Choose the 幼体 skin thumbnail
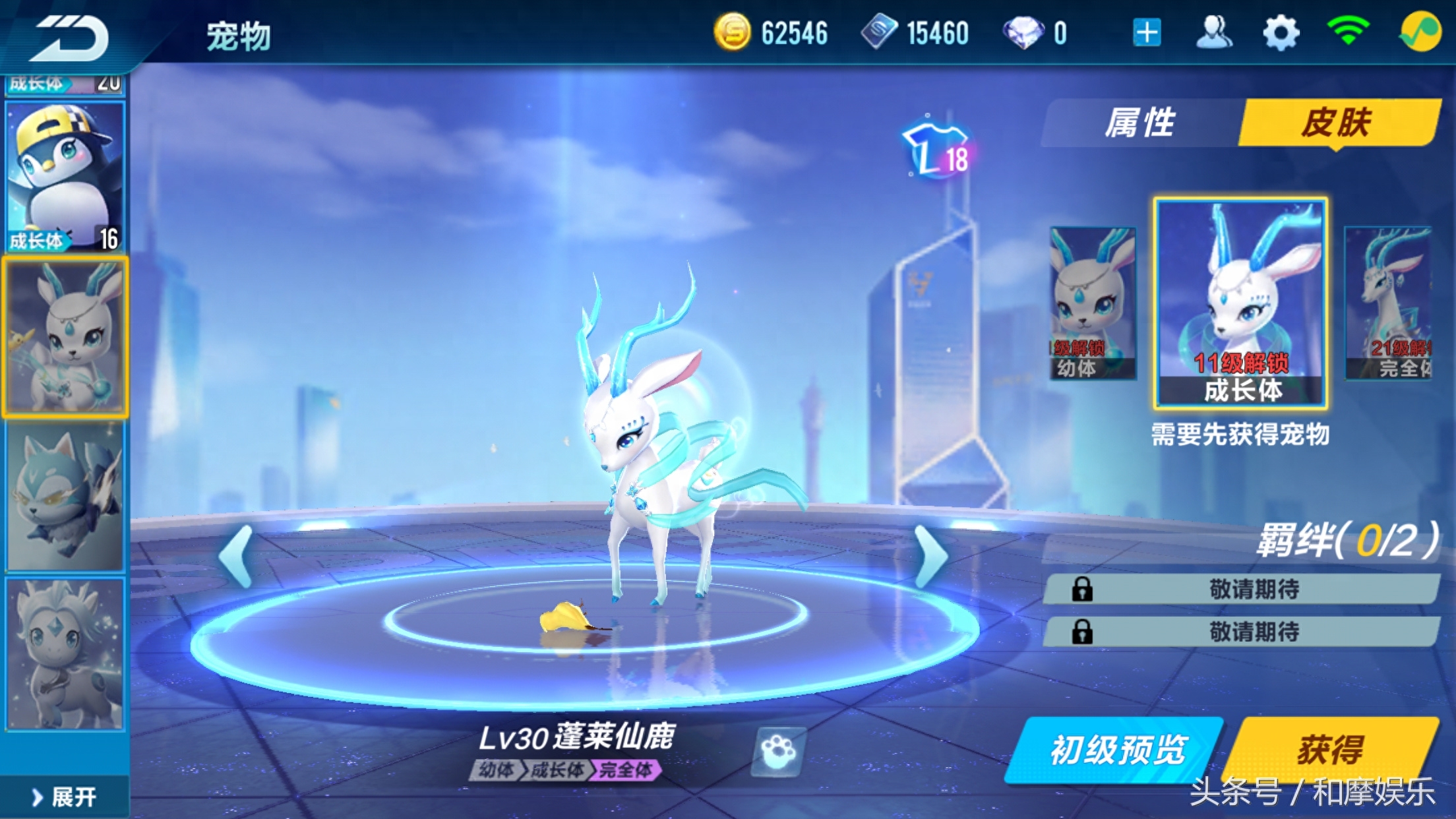Image resolution: width=1456 pixels, height=819 pixels. (x=1092, y=303)
